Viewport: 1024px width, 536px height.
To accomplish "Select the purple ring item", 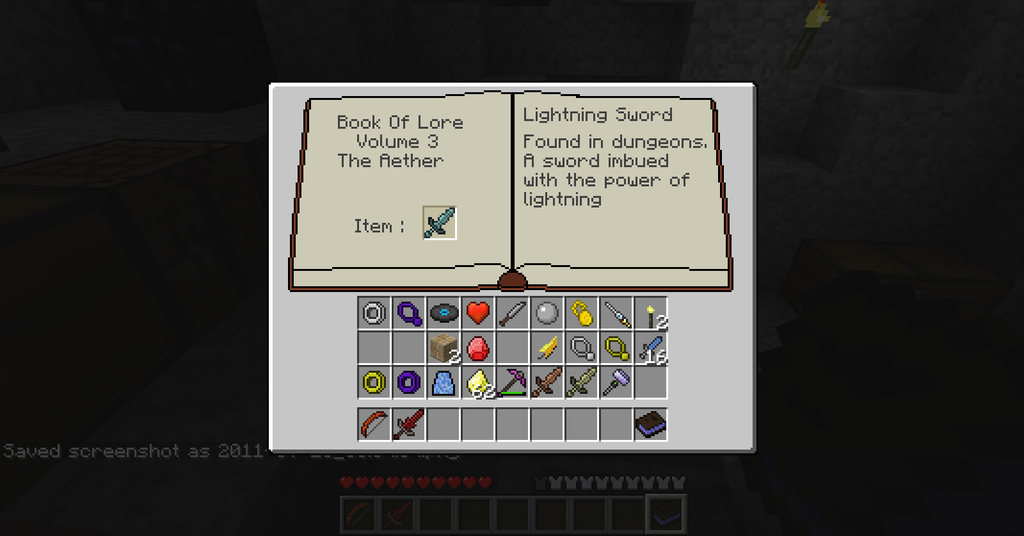I will pos(408,382).
